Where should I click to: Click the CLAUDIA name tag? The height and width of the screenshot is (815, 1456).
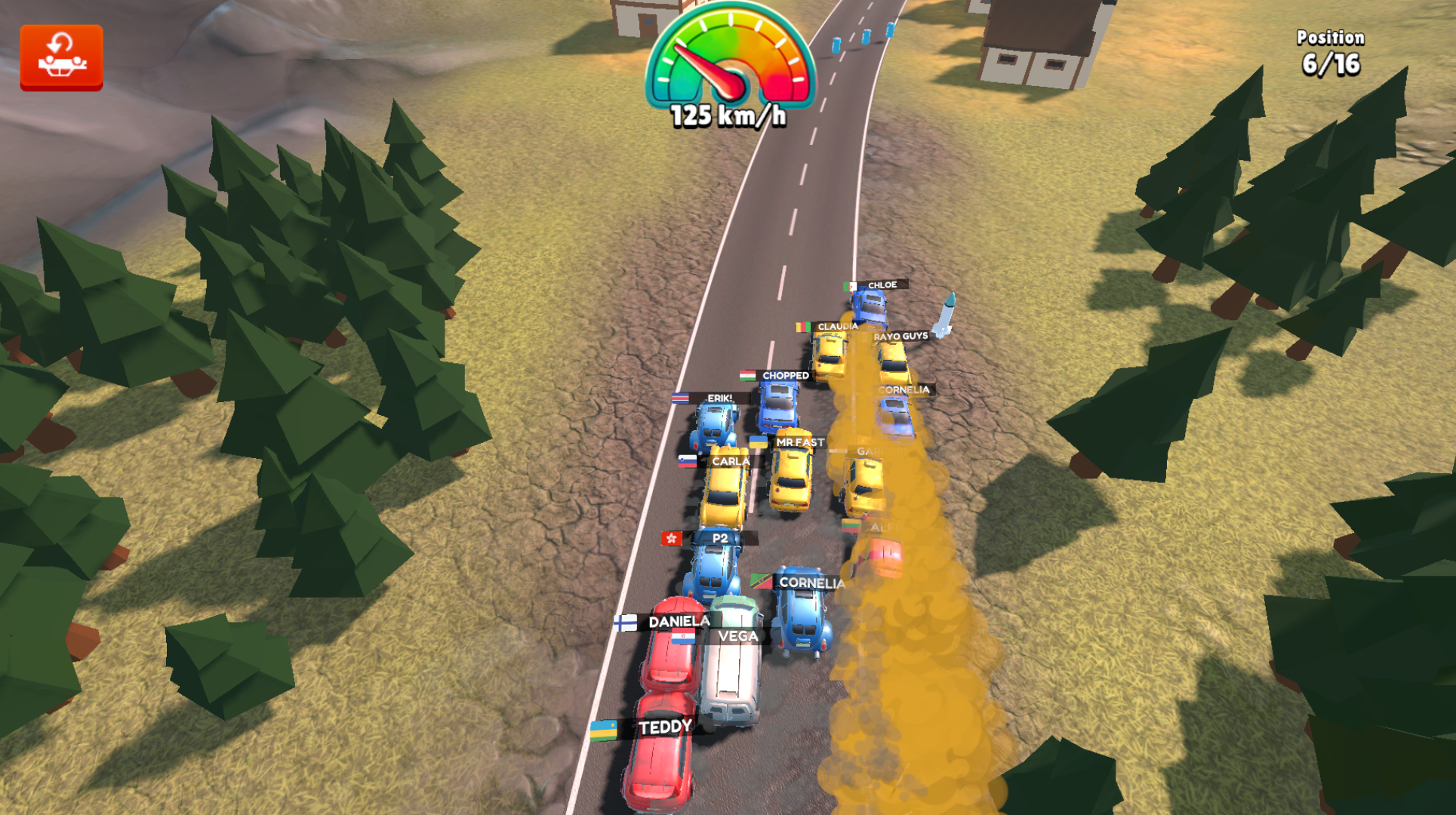point(838,327)
